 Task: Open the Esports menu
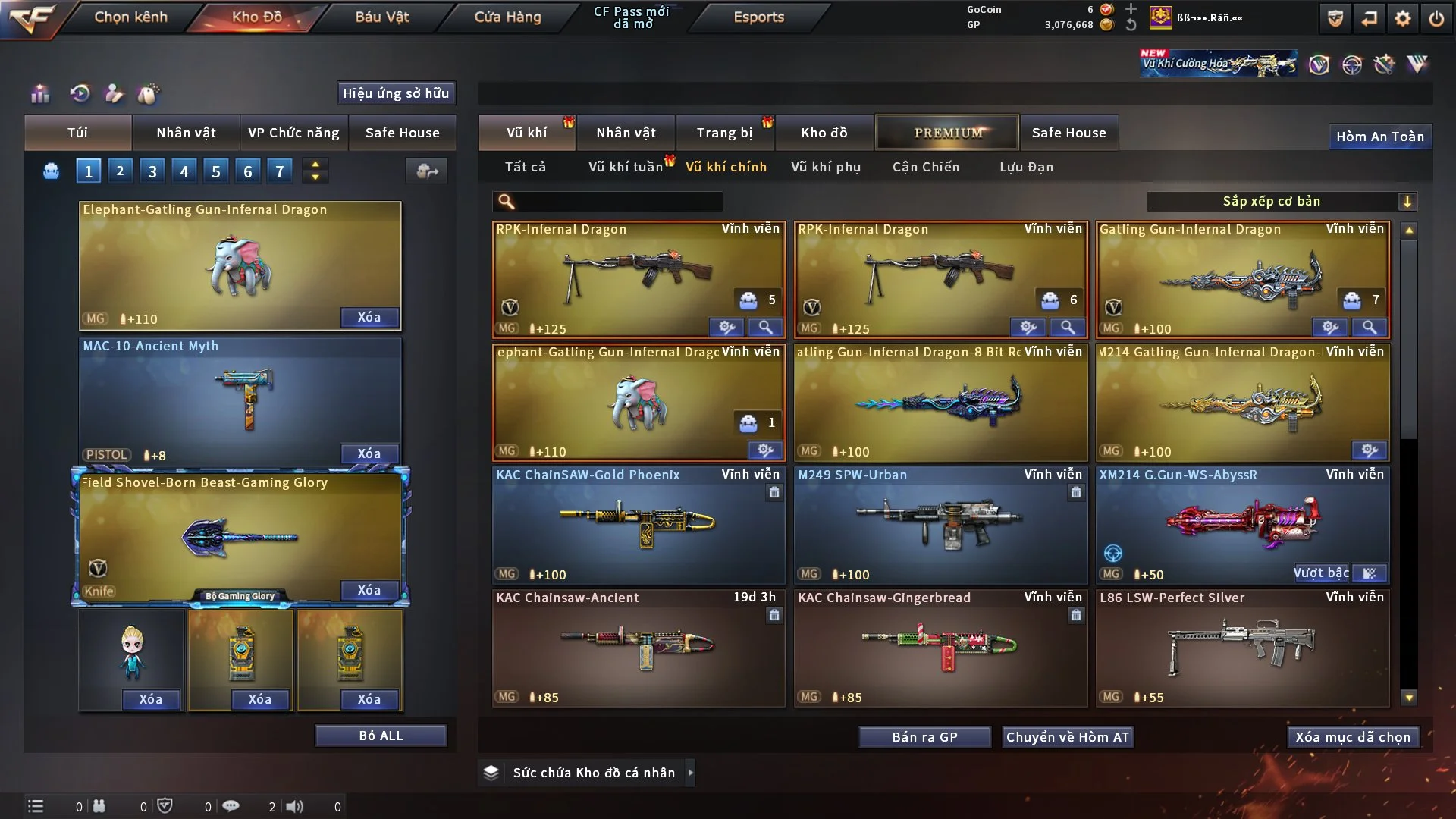coord(758,17)
